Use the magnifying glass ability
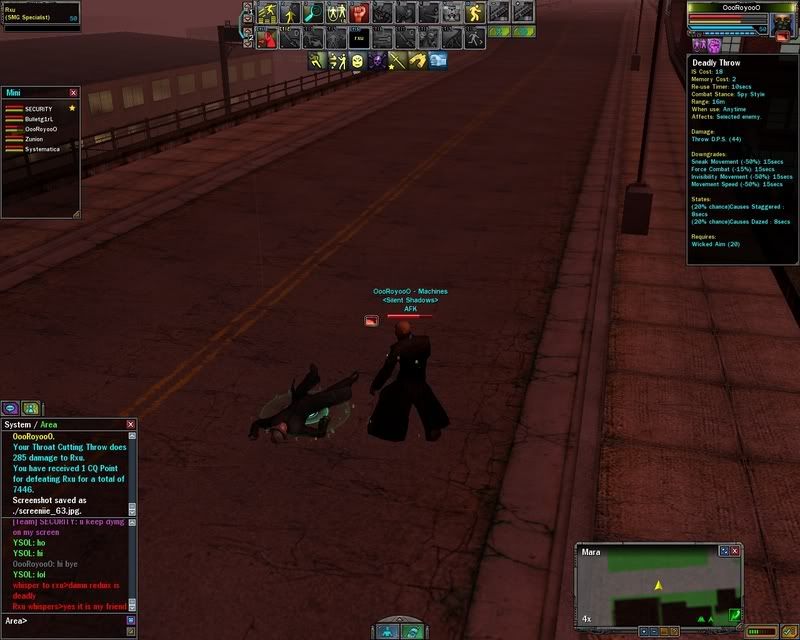 tap(313, 12)
